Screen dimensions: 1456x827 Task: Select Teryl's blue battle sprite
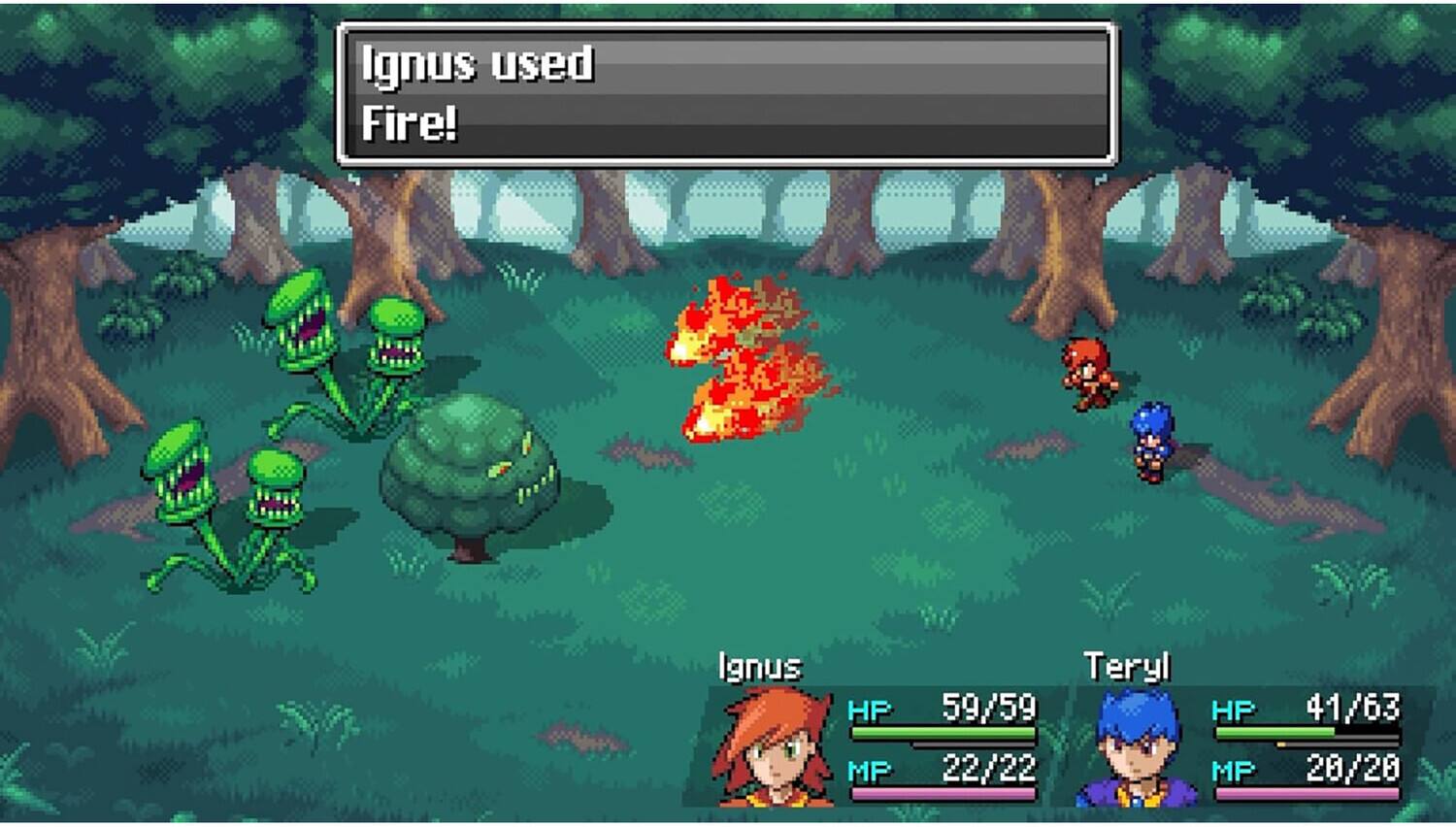click(1150, 437)
